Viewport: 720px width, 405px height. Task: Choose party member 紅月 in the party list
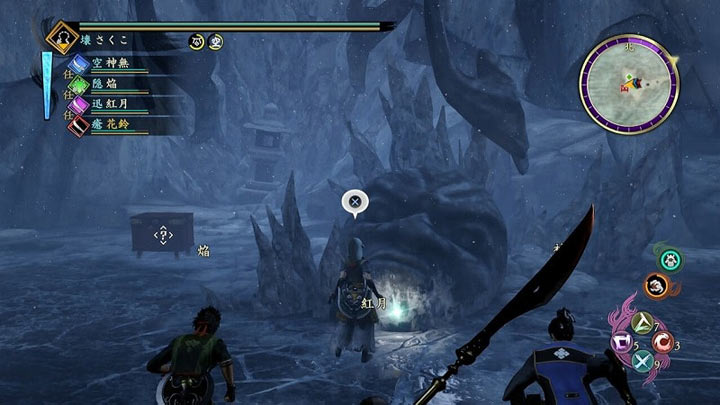110,104
